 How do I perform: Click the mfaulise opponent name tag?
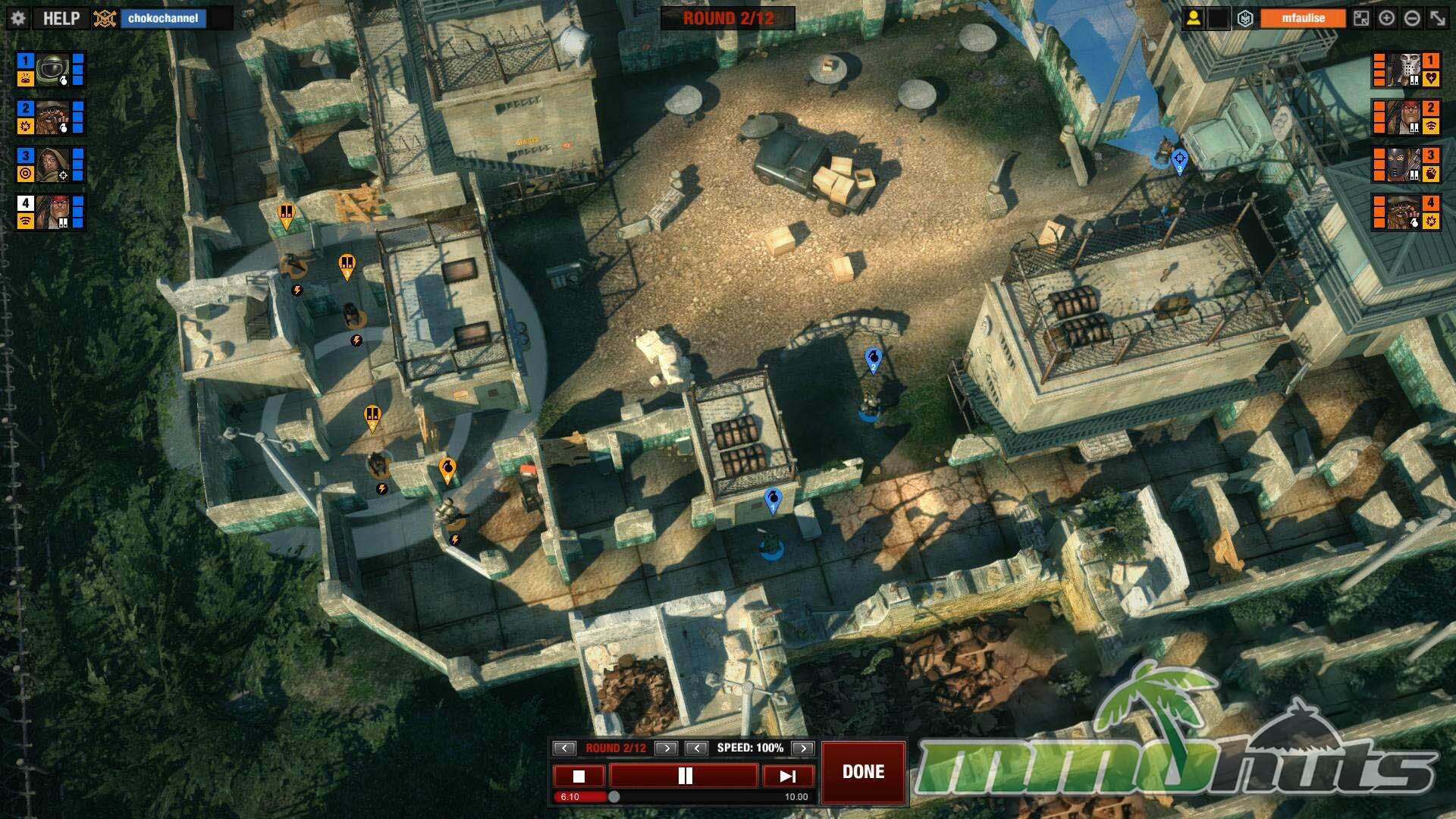coord(1302,18)
